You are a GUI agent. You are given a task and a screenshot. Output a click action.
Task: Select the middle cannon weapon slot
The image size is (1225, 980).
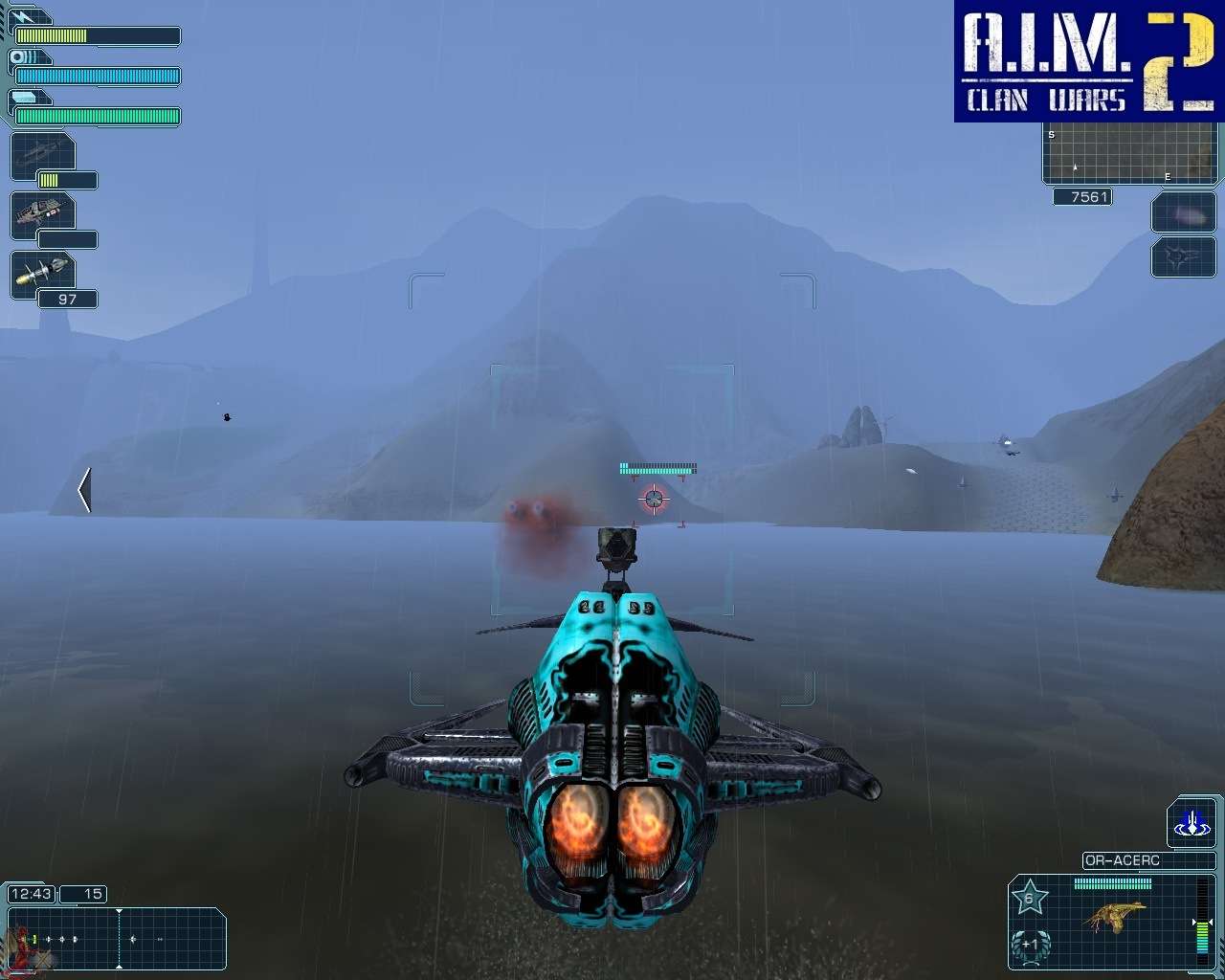(42, 214)
